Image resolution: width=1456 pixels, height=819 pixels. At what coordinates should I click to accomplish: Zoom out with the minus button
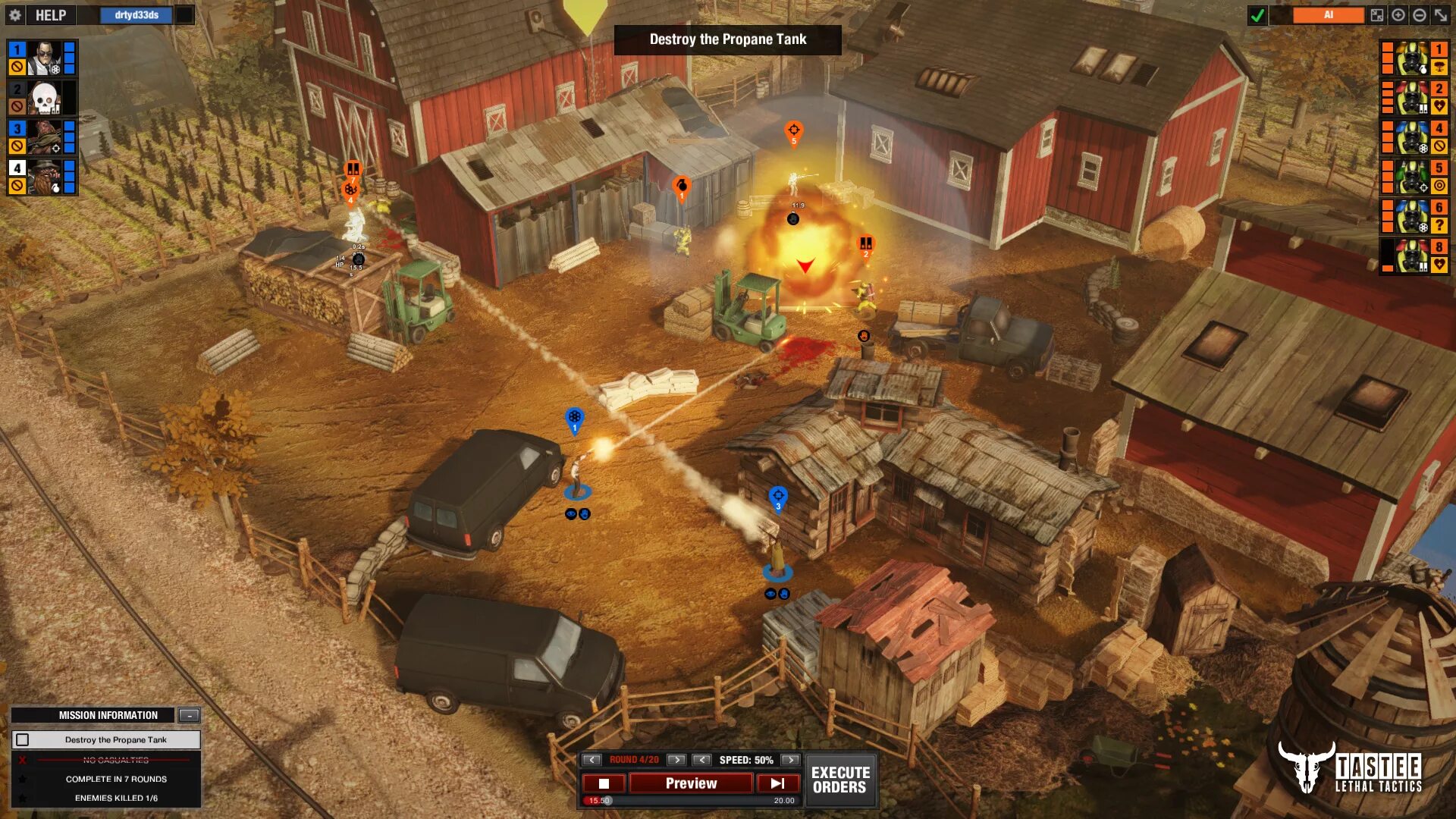[1420, 15]
